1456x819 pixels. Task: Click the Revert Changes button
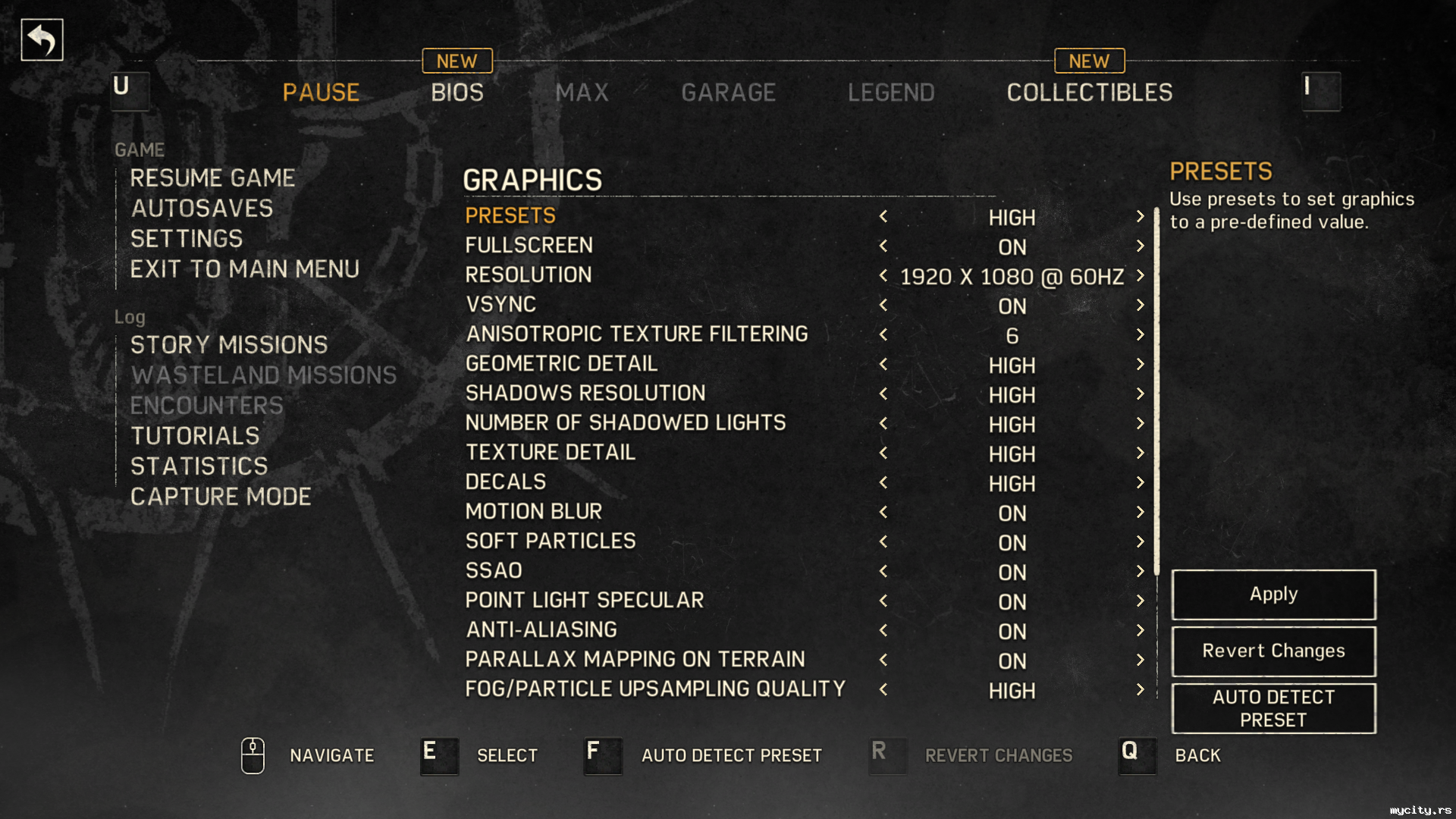[x=1273, y=651]
